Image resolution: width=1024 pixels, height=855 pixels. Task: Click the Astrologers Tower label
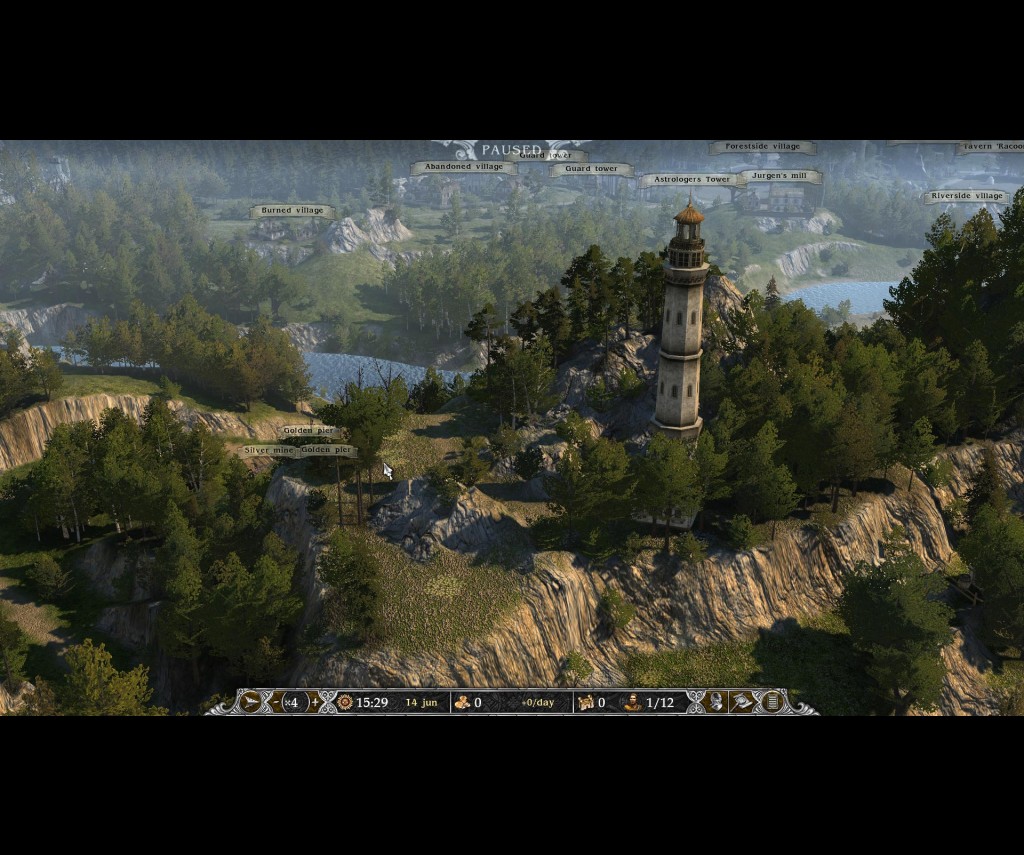pyautogui.click(x=691, y=180)
